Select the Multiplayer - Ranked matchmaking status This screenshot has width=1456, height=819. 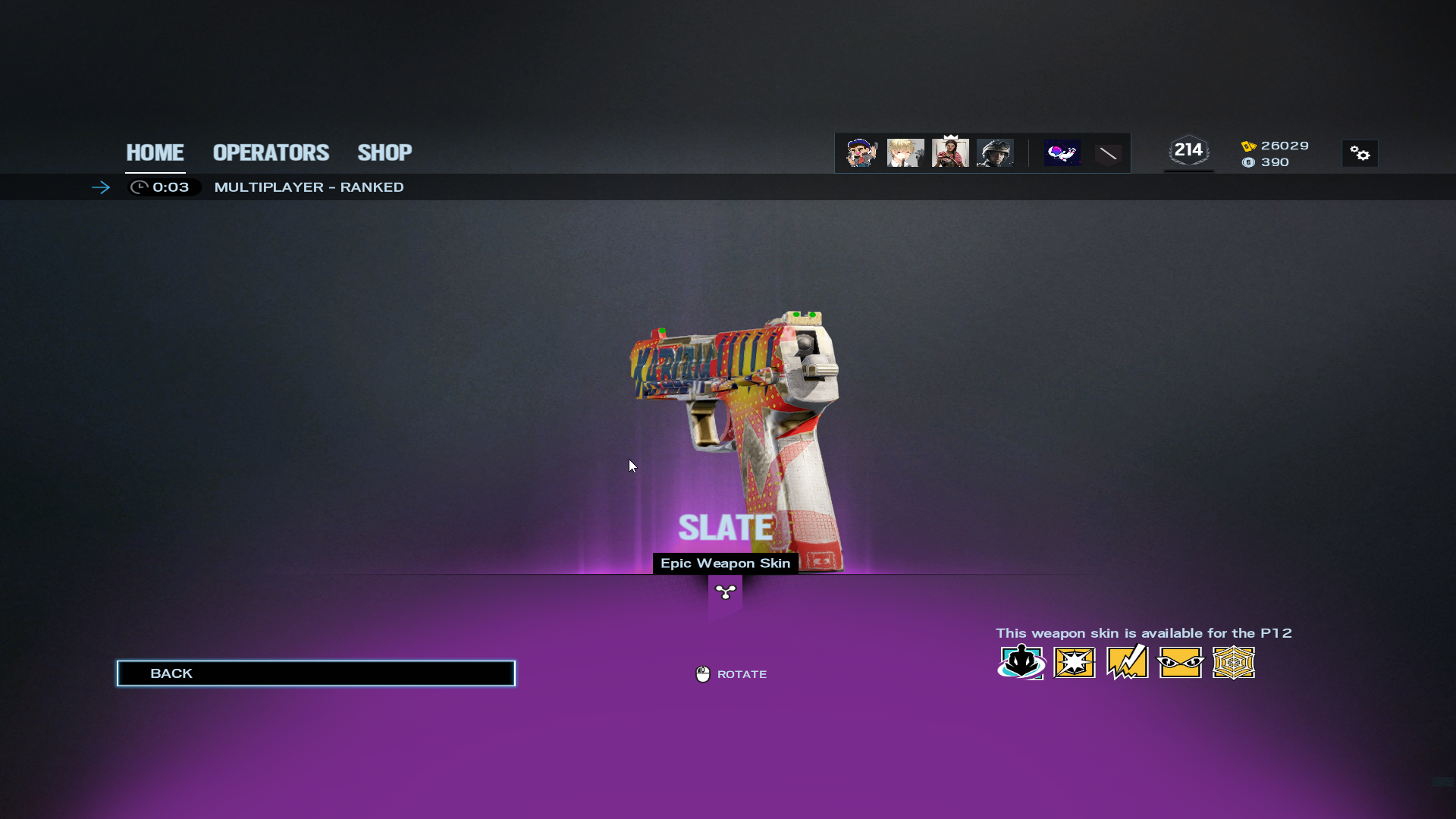pyautogui.click(x=309, y=187)
